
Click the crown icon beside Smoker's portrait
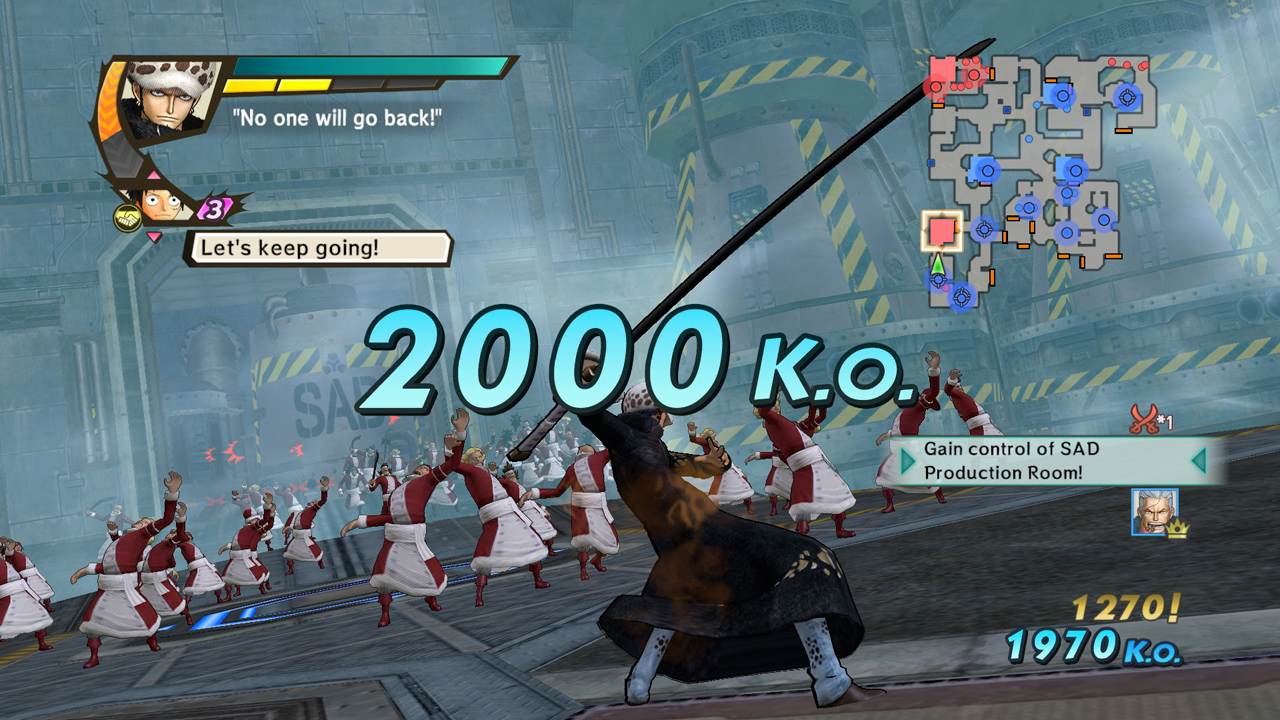coord(1178,530)
